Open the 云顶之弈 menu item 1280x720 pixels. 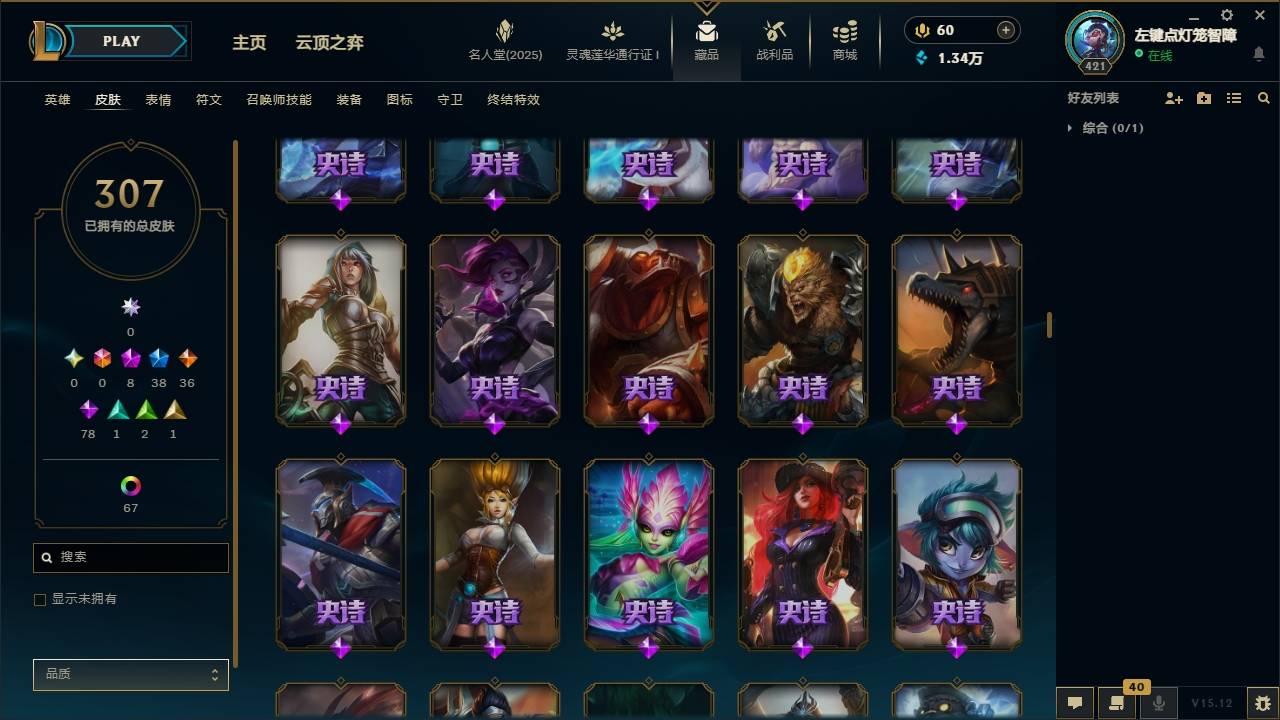331,42
